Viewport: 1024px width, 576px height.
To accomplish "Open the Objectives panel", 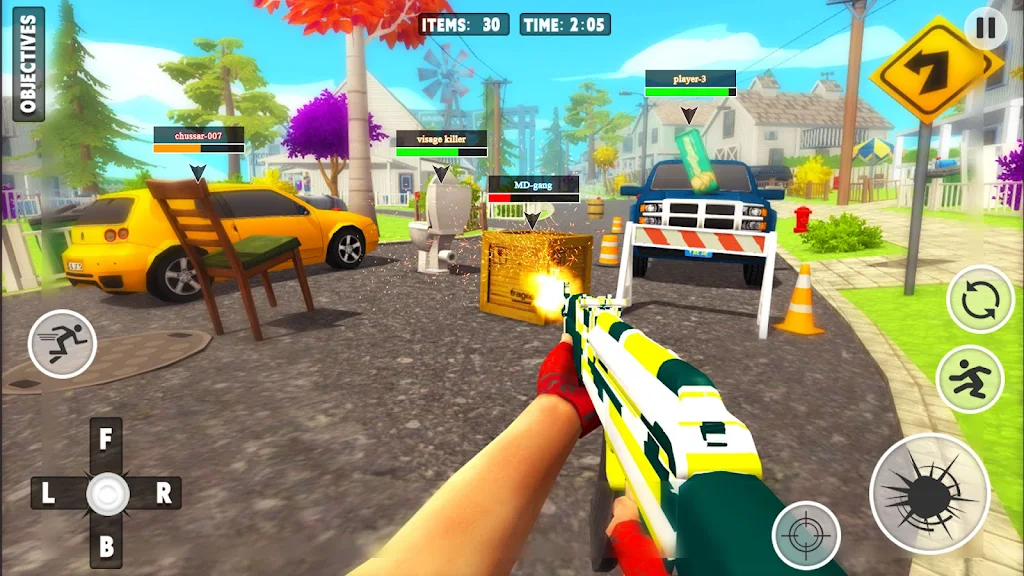I will 28,64.
